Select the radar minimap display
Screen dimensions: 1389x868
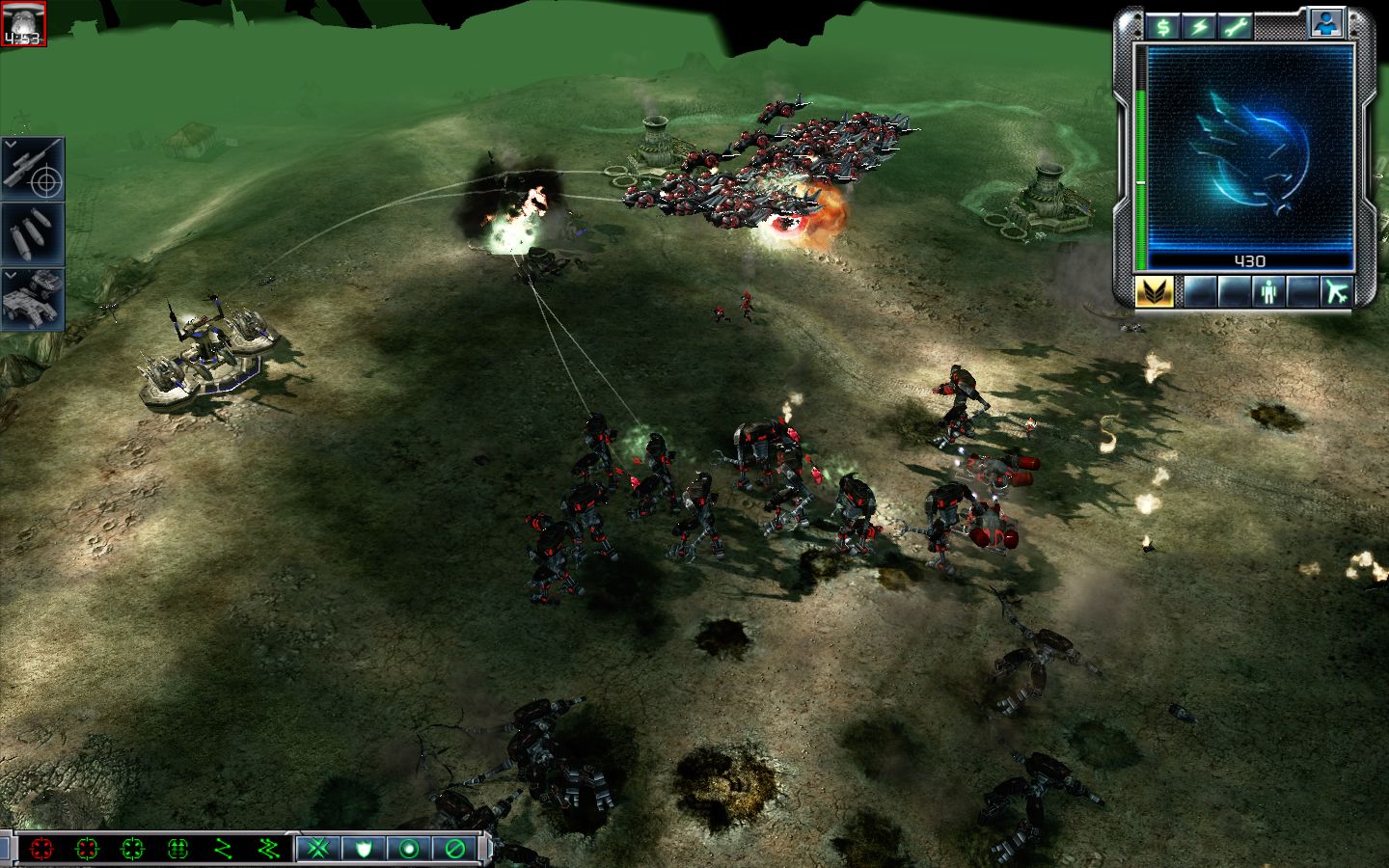pyautogui.click(x=1251, y=145)
